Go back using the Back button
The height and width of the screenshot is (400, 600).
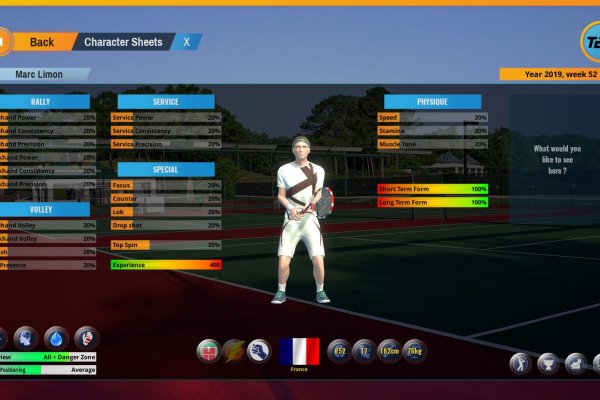[x=41, y=42]
